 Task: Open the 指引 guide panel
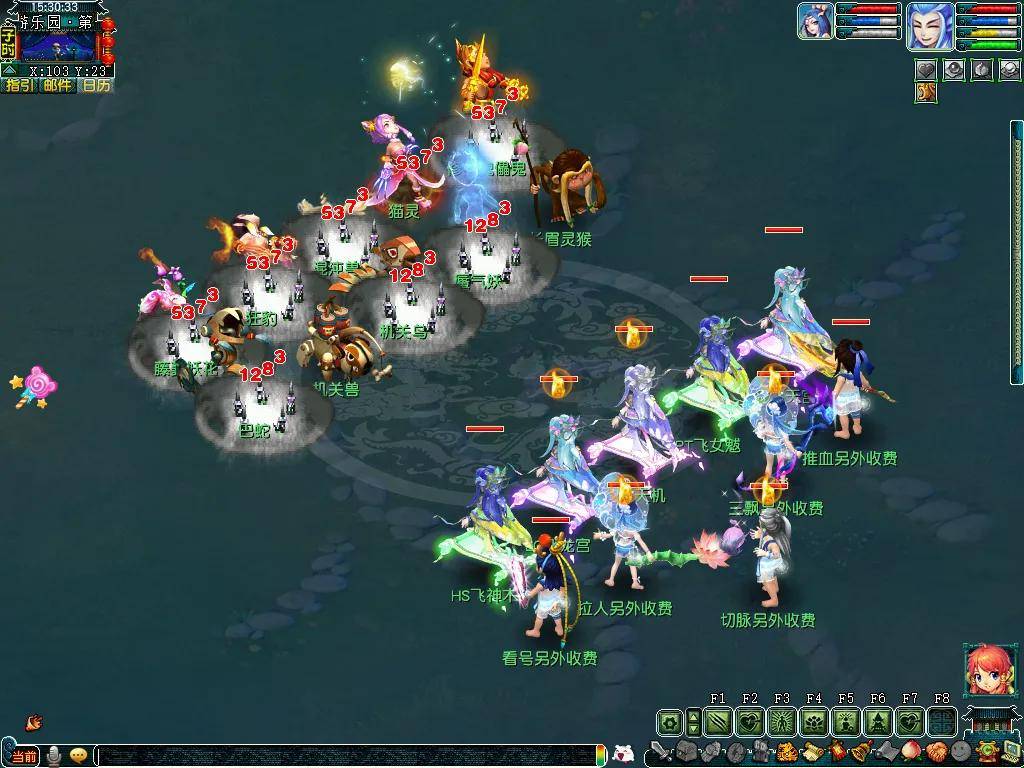pos(19,86)
